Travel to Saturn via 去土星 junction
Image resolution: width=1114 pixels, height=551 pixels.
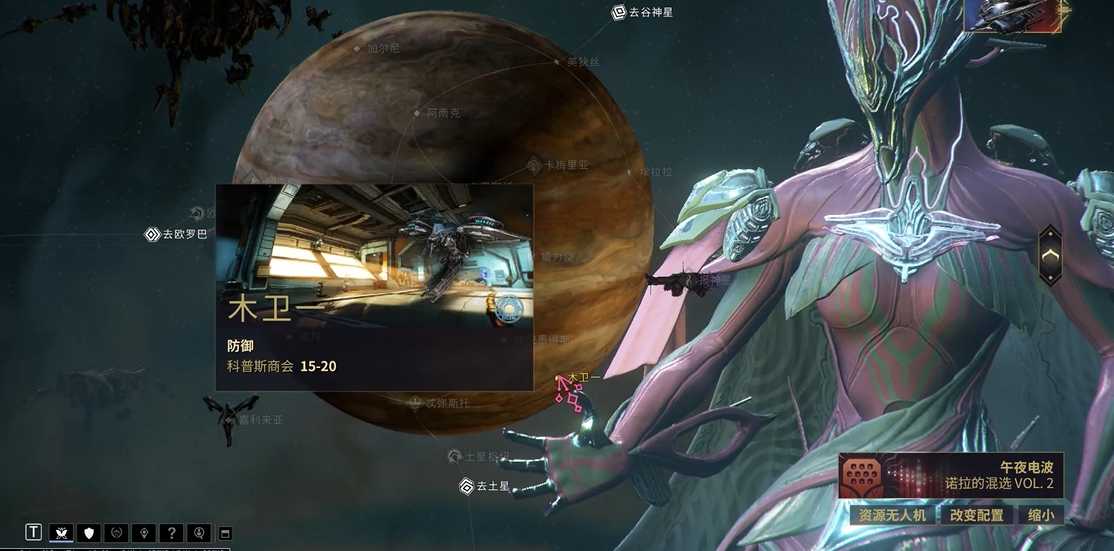[467, 486]
